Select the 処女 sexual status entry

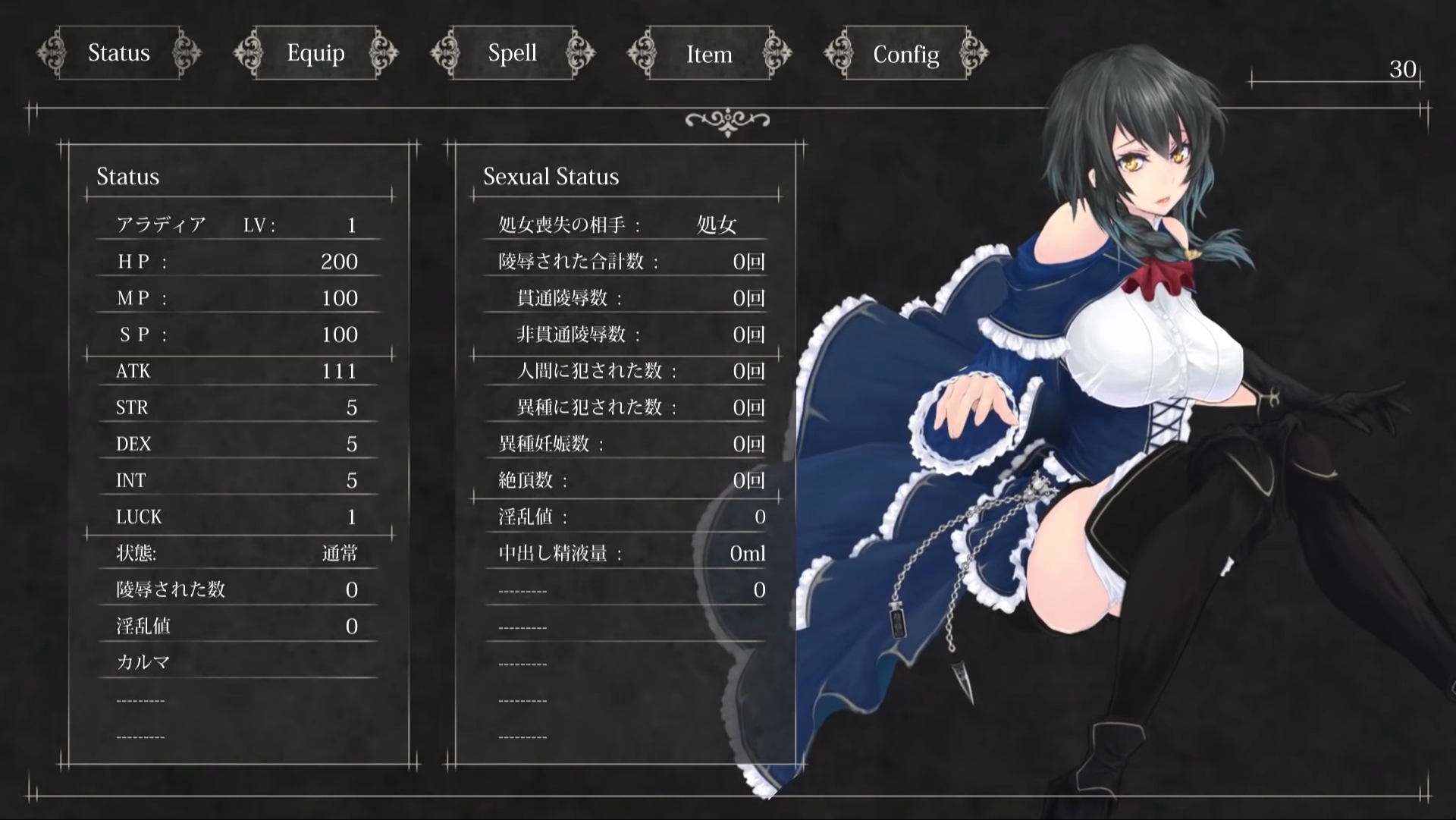coord(716,224)
